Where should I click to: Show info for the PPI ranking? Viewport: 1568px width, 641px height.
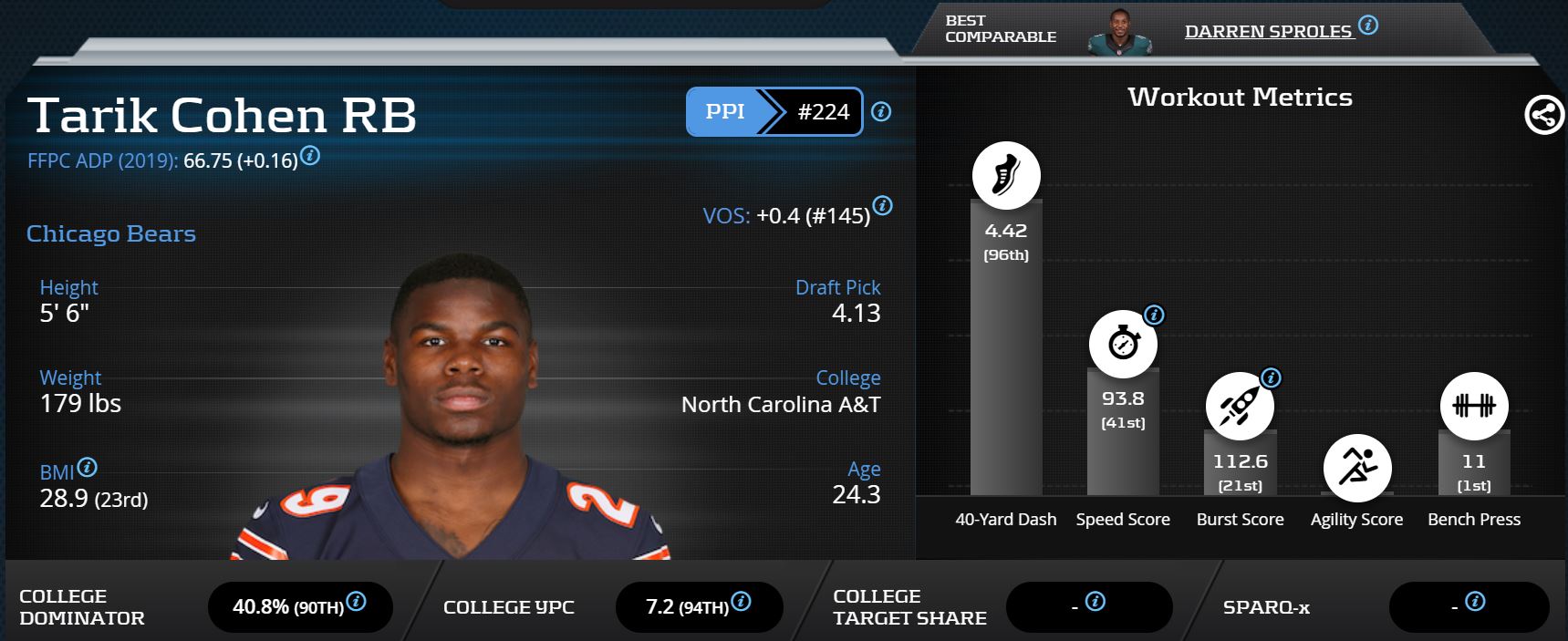pyautogui.click(x=881, y=112)
